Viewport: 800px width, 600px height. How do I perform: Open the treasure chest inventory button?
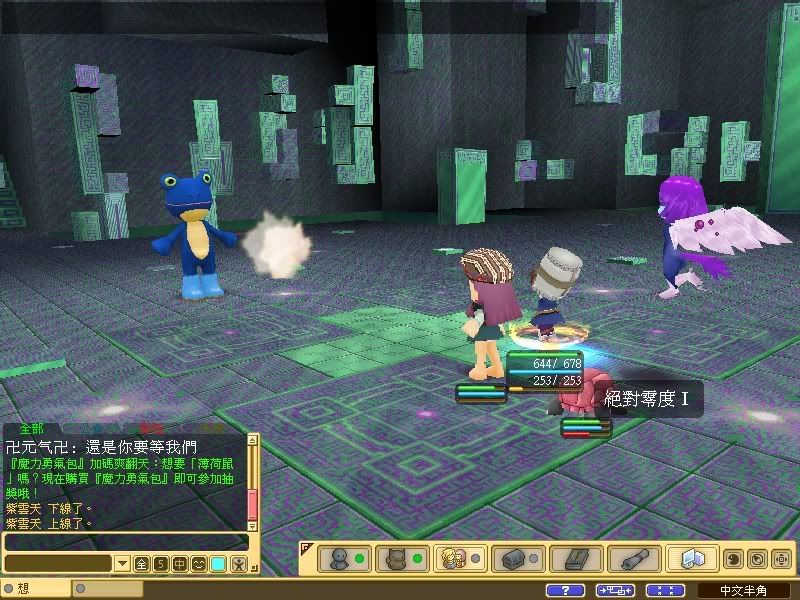tap(517, 558)
